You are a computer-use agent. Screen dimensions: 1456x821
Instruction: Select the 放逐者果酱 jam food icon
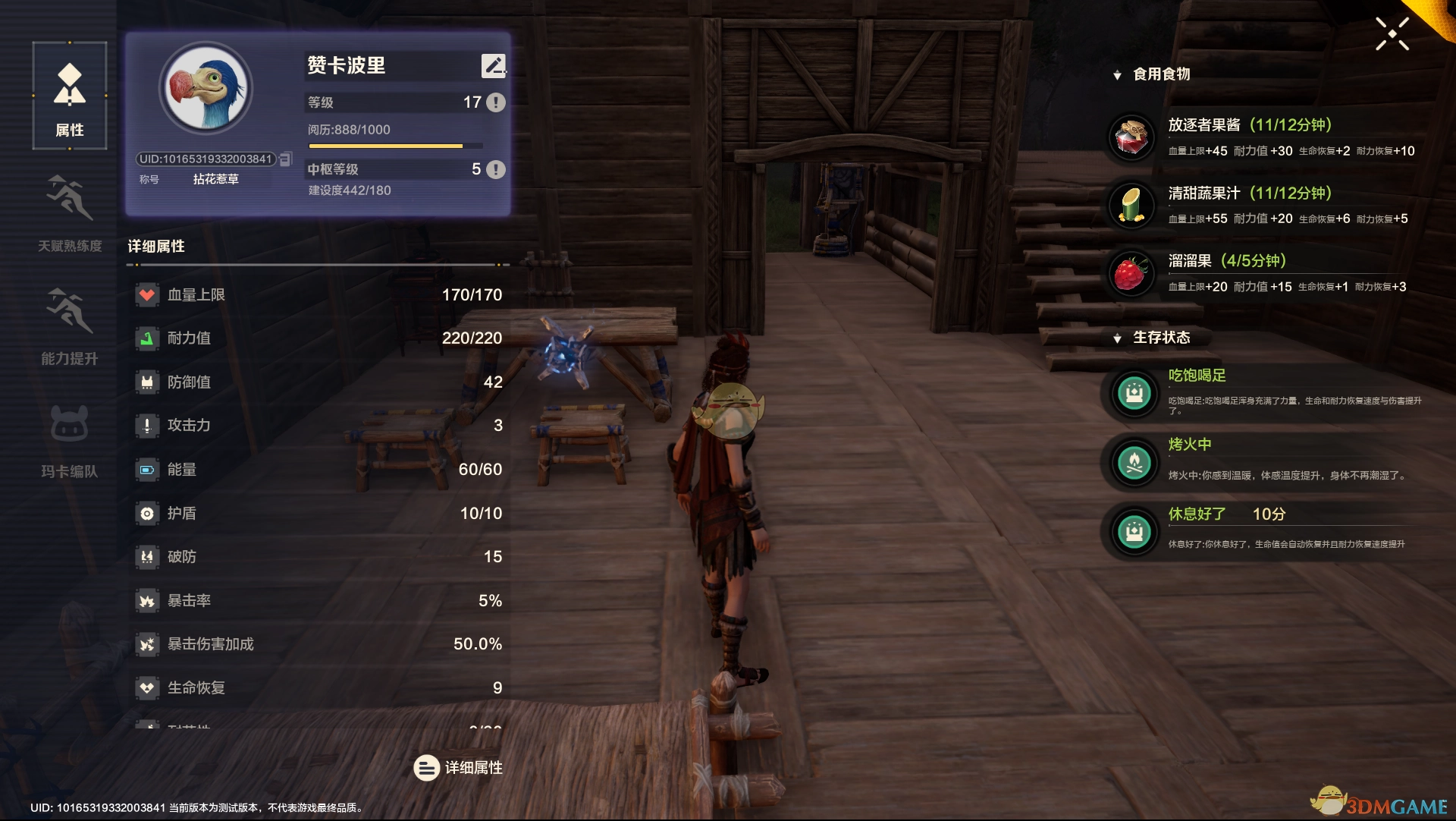(1131, 137)
